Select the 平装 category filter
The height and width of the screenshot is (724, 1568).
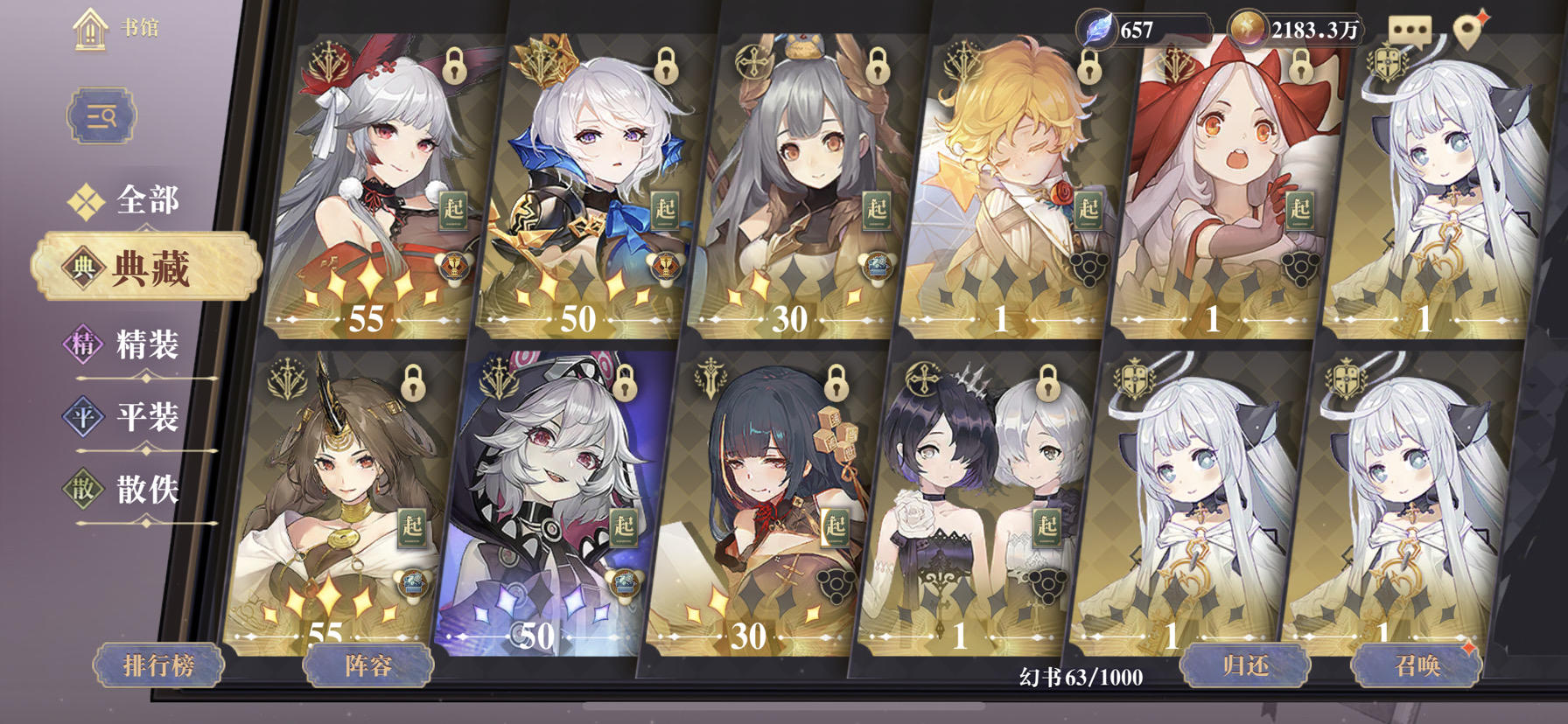point(145,419)
